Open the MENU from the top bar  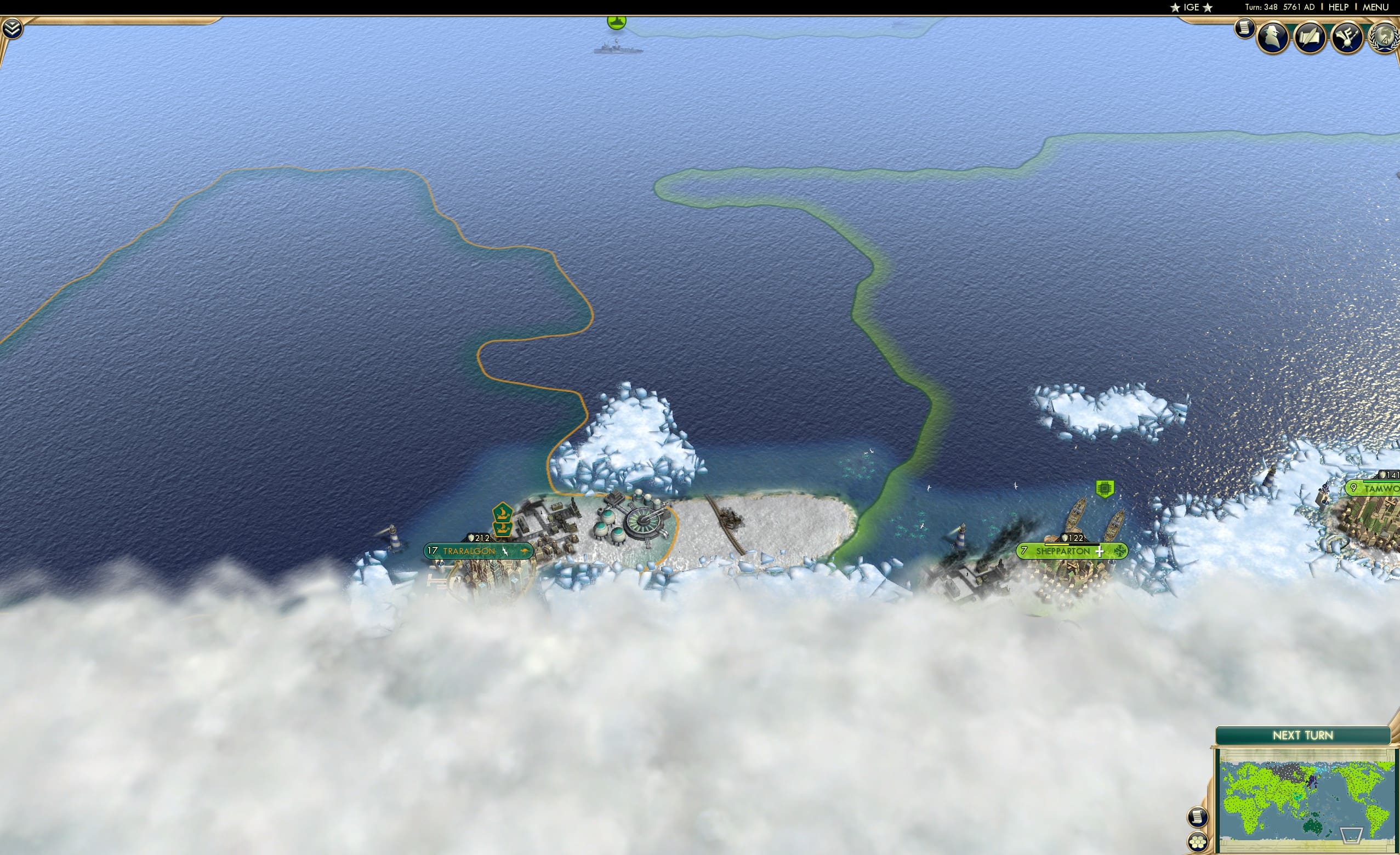(1375, 7)
